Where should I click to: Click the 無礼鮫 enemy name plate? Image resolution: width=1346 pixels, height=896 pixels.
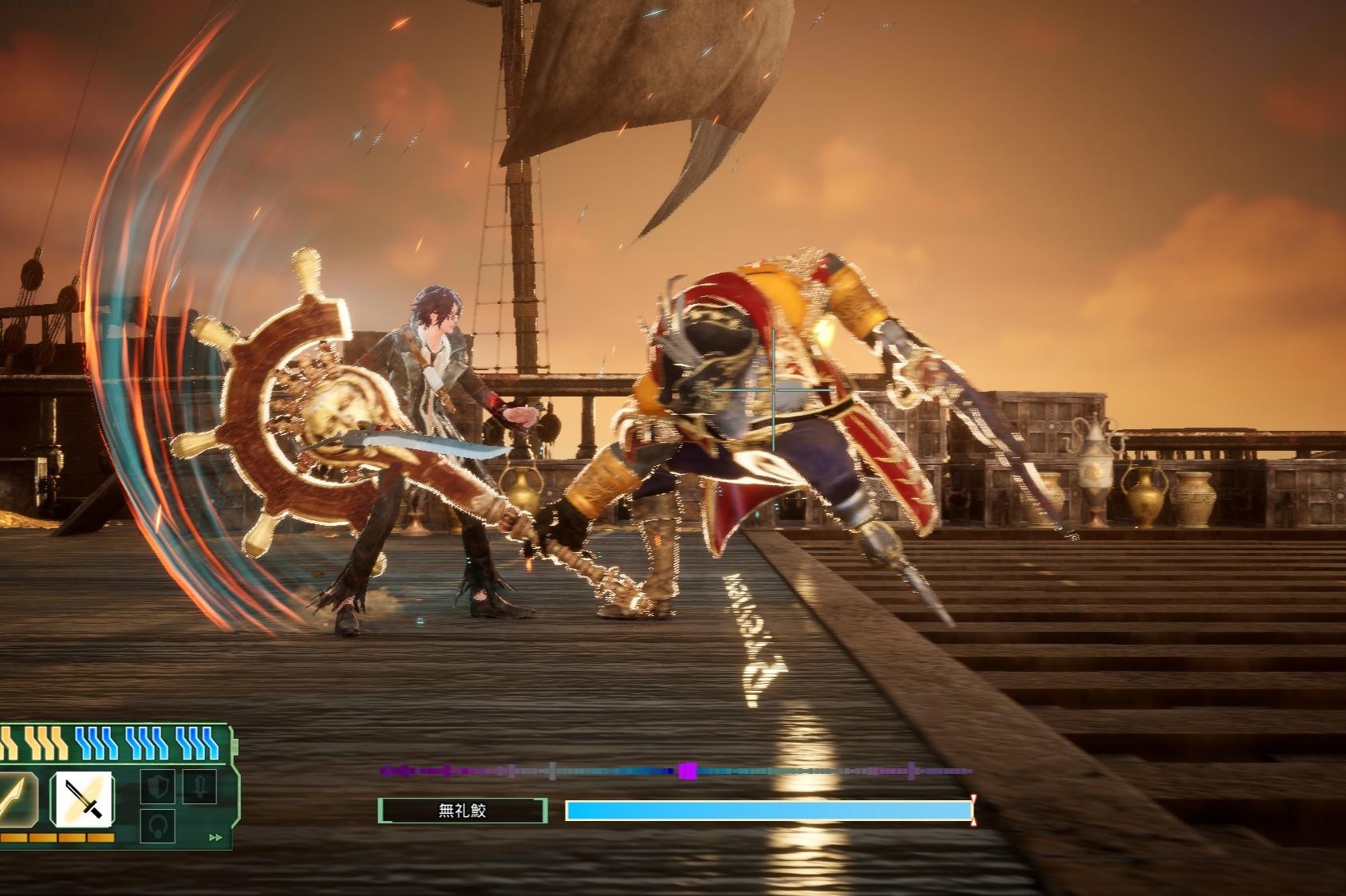click(463, 811)
